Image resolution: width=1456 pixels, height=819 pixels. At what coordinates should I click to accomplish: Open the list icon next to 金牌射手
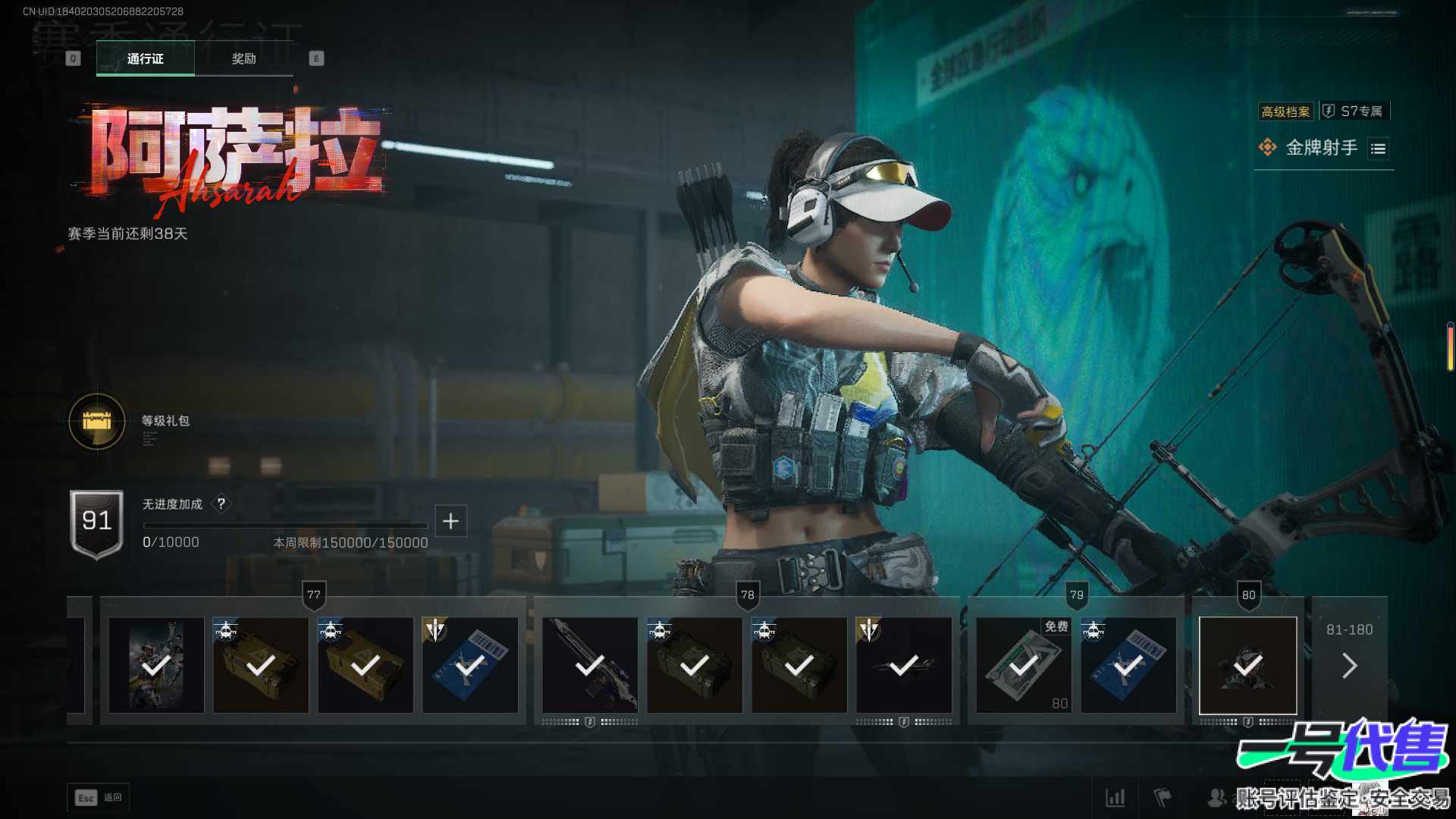point(1378,149)
